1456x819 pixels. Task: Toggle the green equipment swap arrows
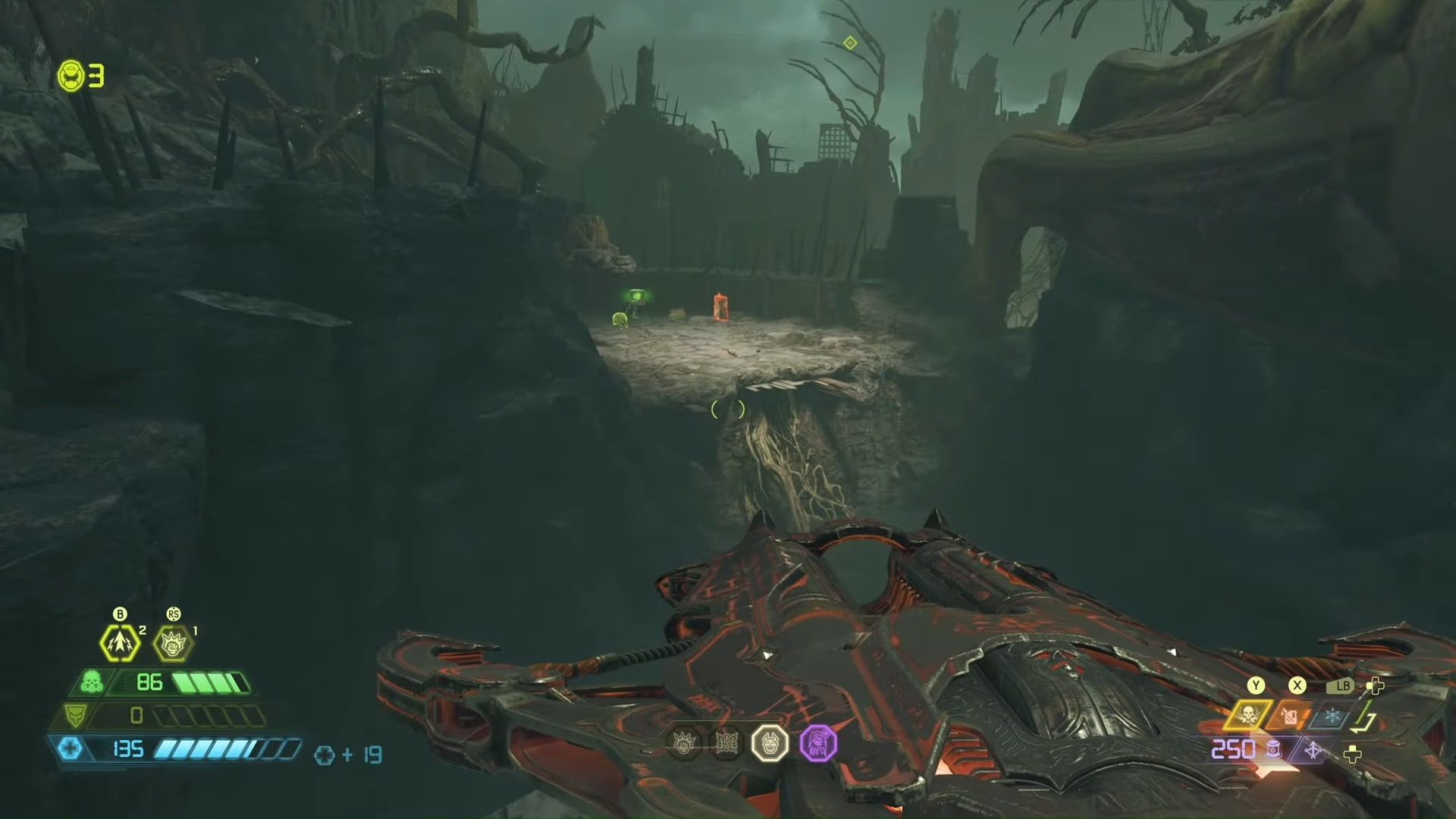click(x=1363, y=717)
